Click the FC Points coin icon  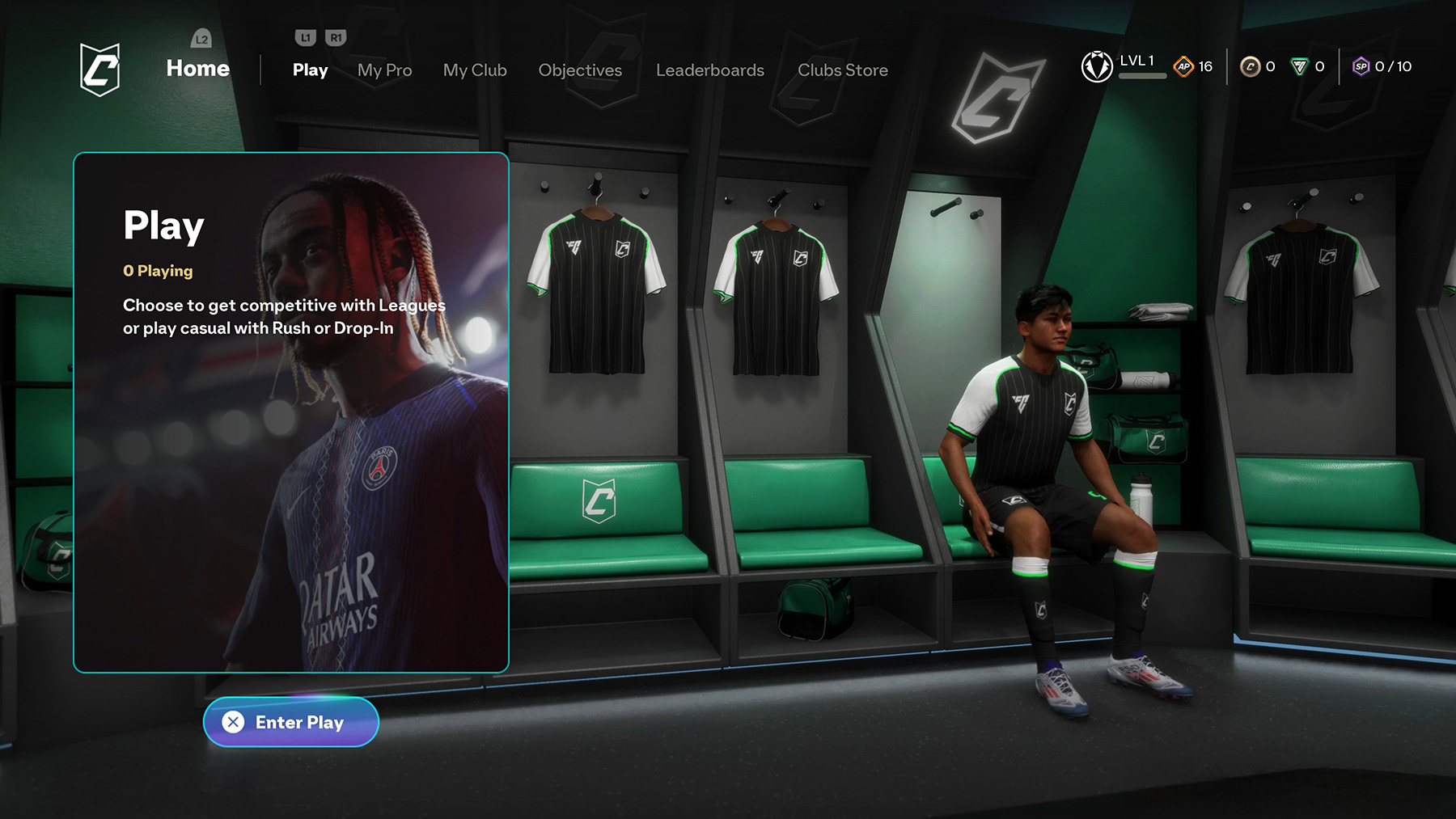[1250, 68]
